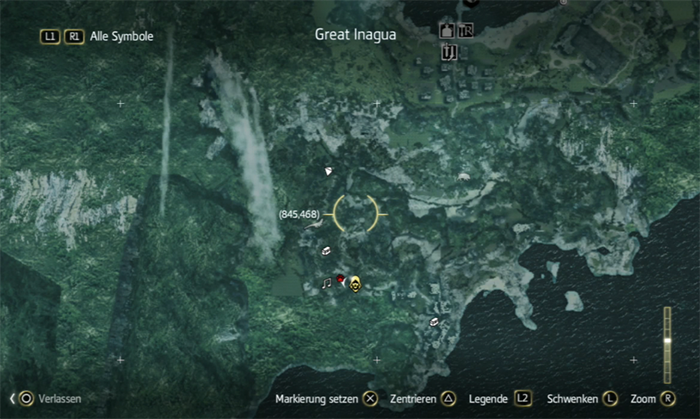The image size is (700, 419).
Task: Click the yellow assassin player marker
Action: tap(355, 284)
